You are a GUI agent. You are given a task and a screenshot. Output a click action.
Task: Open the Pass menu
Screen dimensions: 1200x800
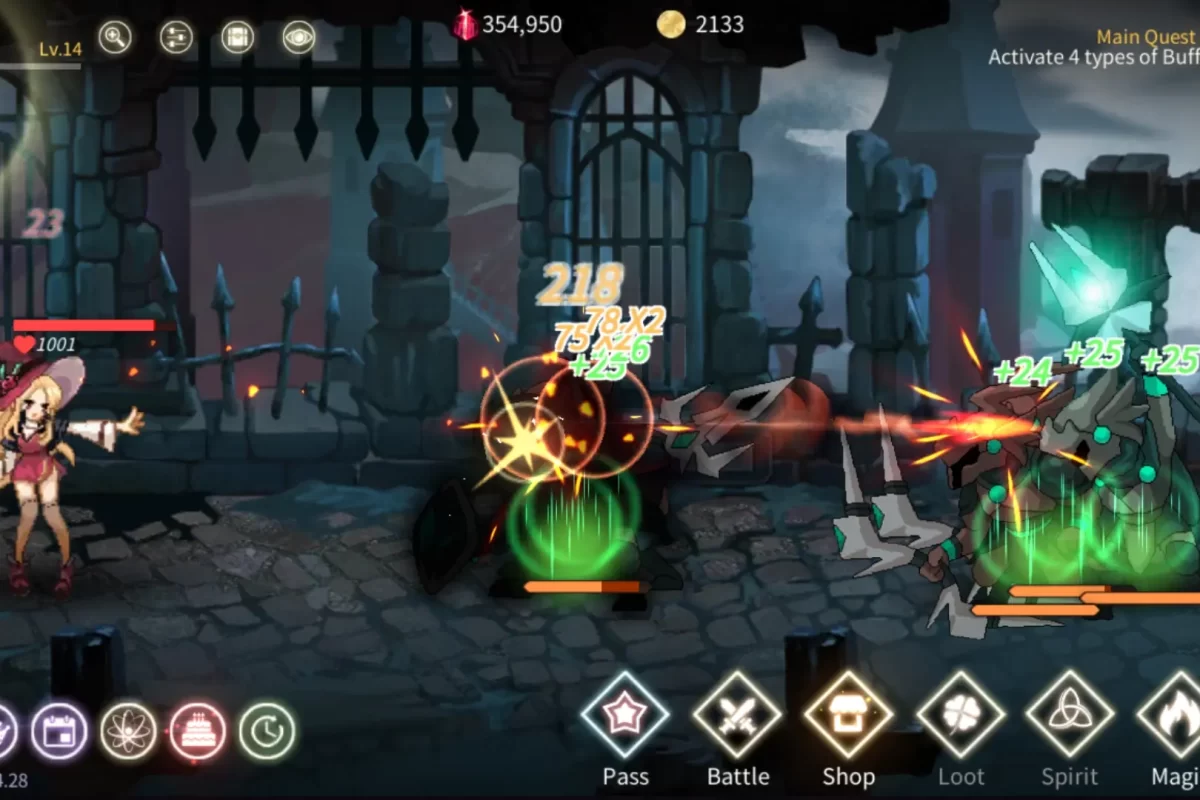coord(626,715)
